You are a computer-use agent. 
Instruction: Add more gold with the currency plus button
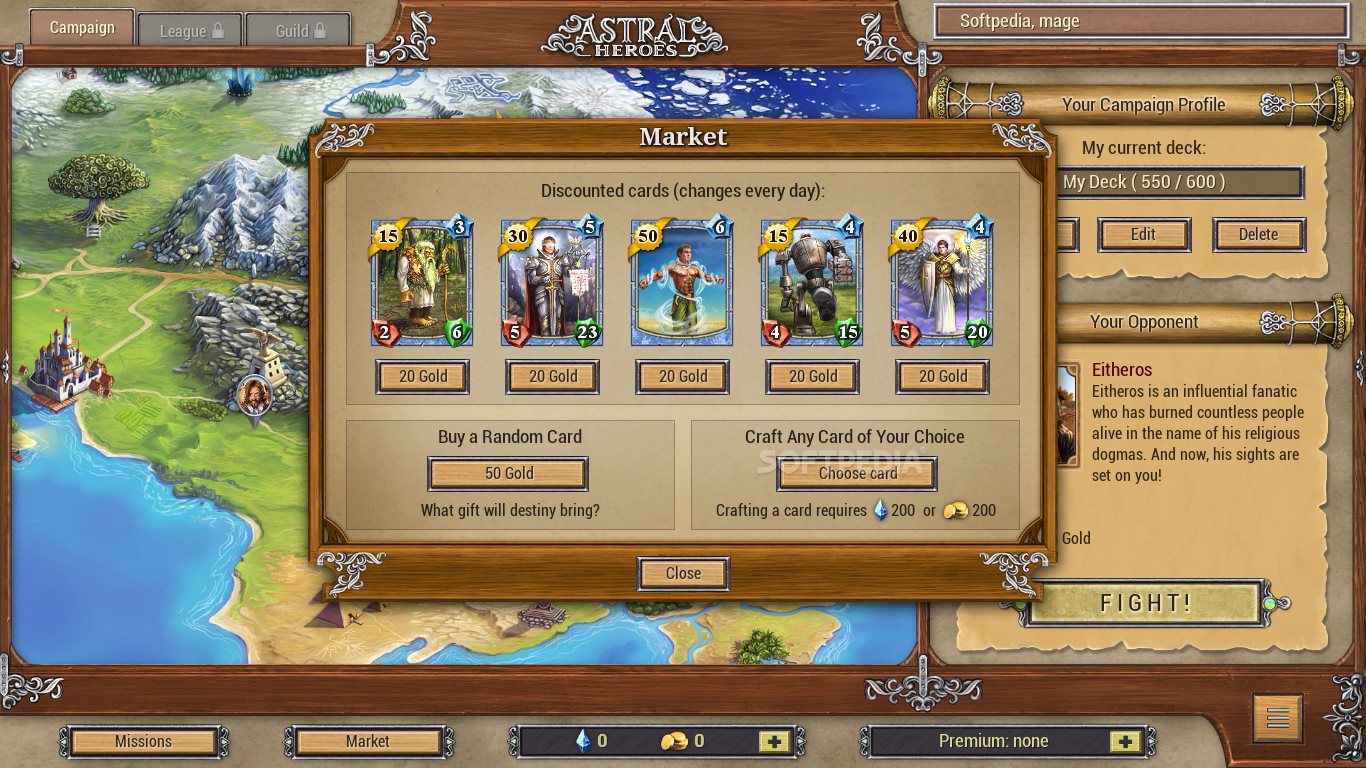point(773,742)
